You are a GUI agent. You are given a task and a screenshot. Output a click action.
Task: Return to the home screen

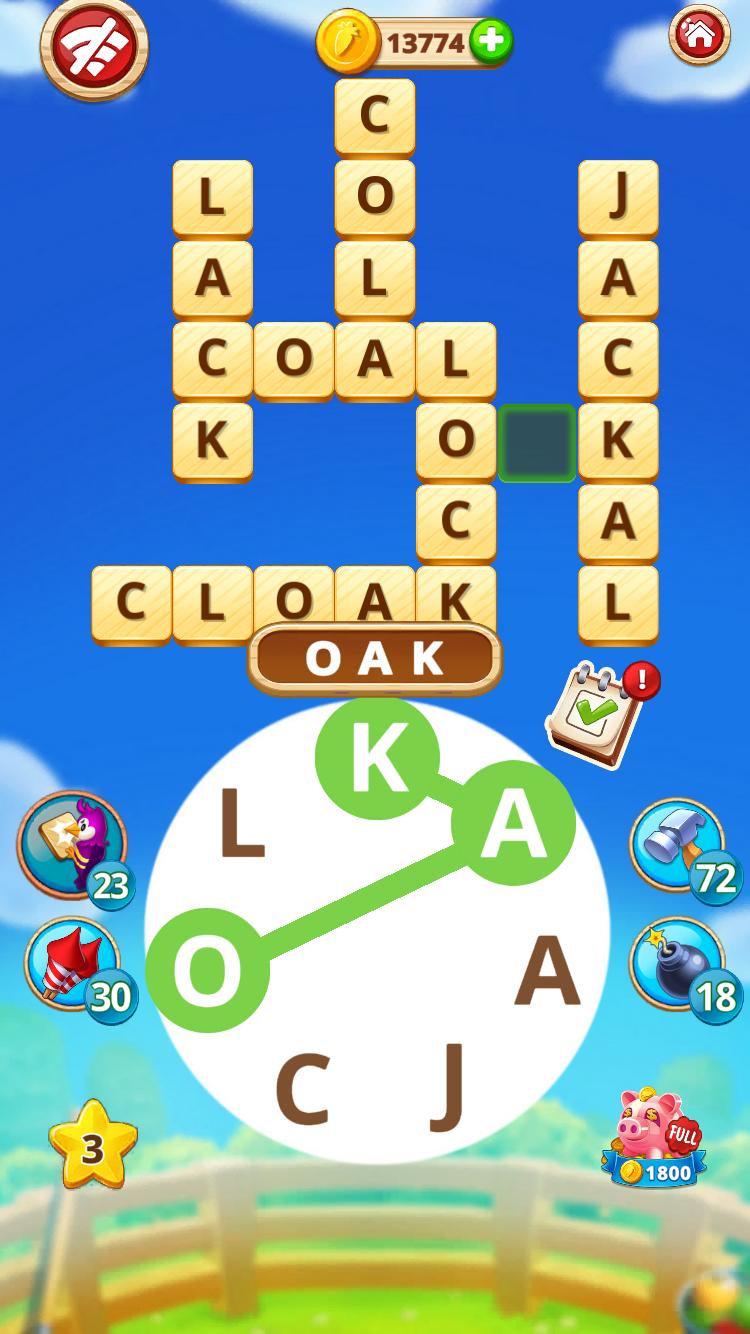click(699, 37)
